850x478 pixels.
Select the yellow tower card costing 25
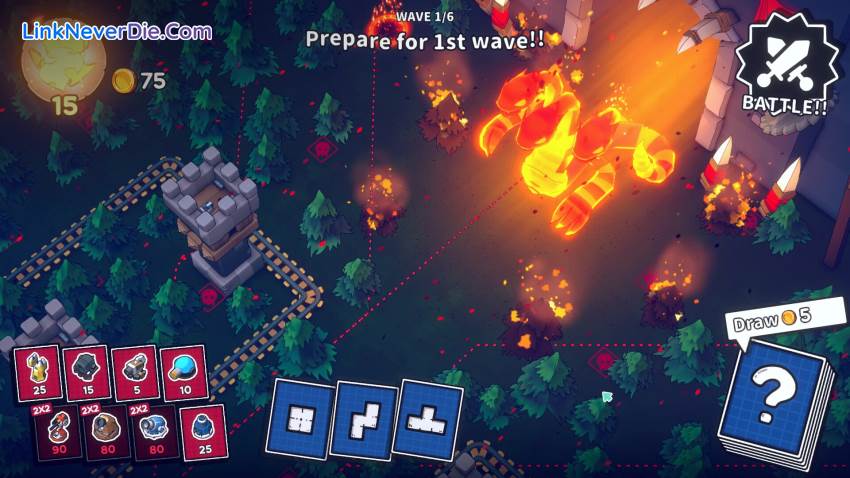click(38, 373)
